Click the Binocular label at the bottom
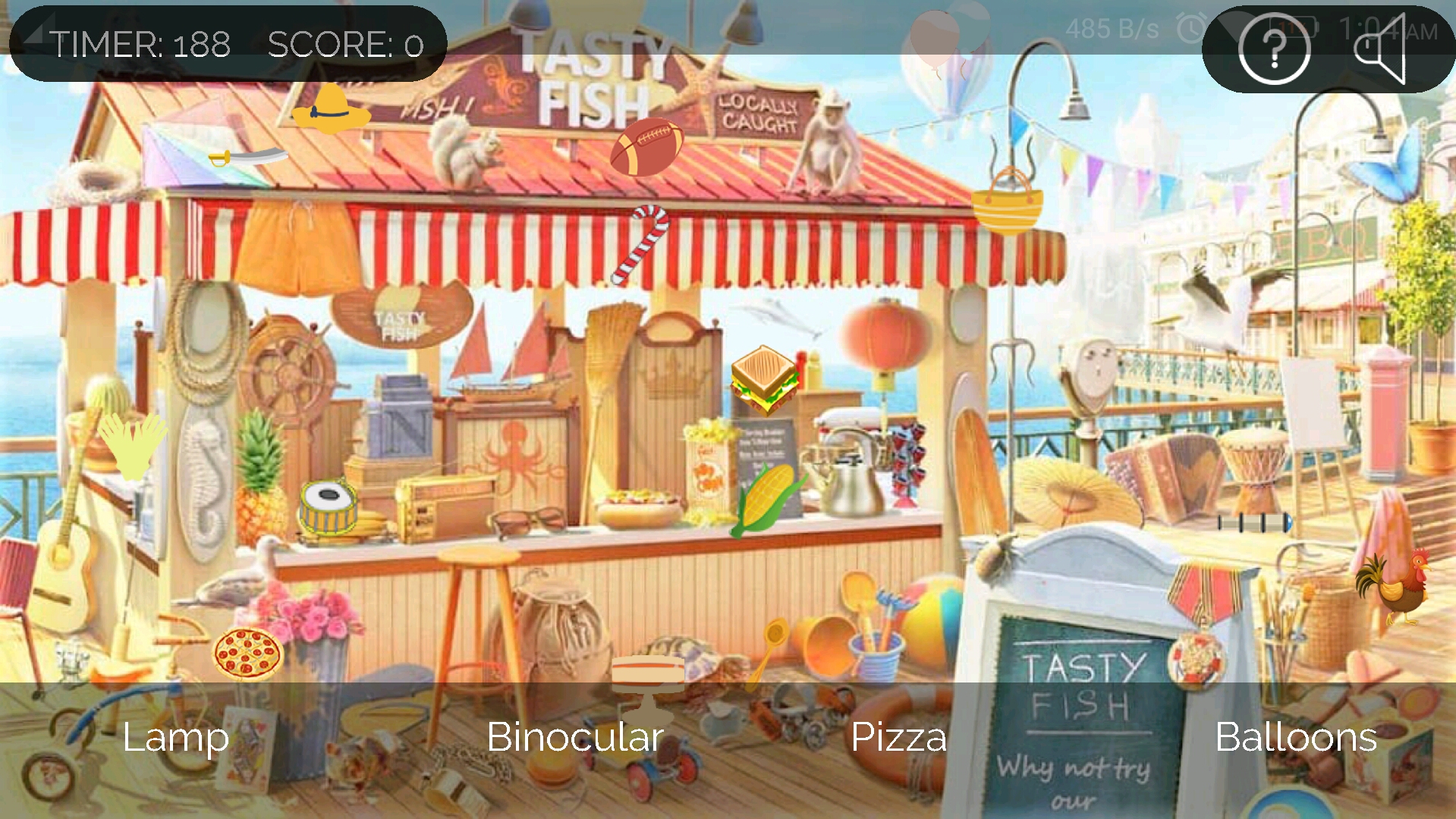This screenshot has height=819, width=1456. 575,736
